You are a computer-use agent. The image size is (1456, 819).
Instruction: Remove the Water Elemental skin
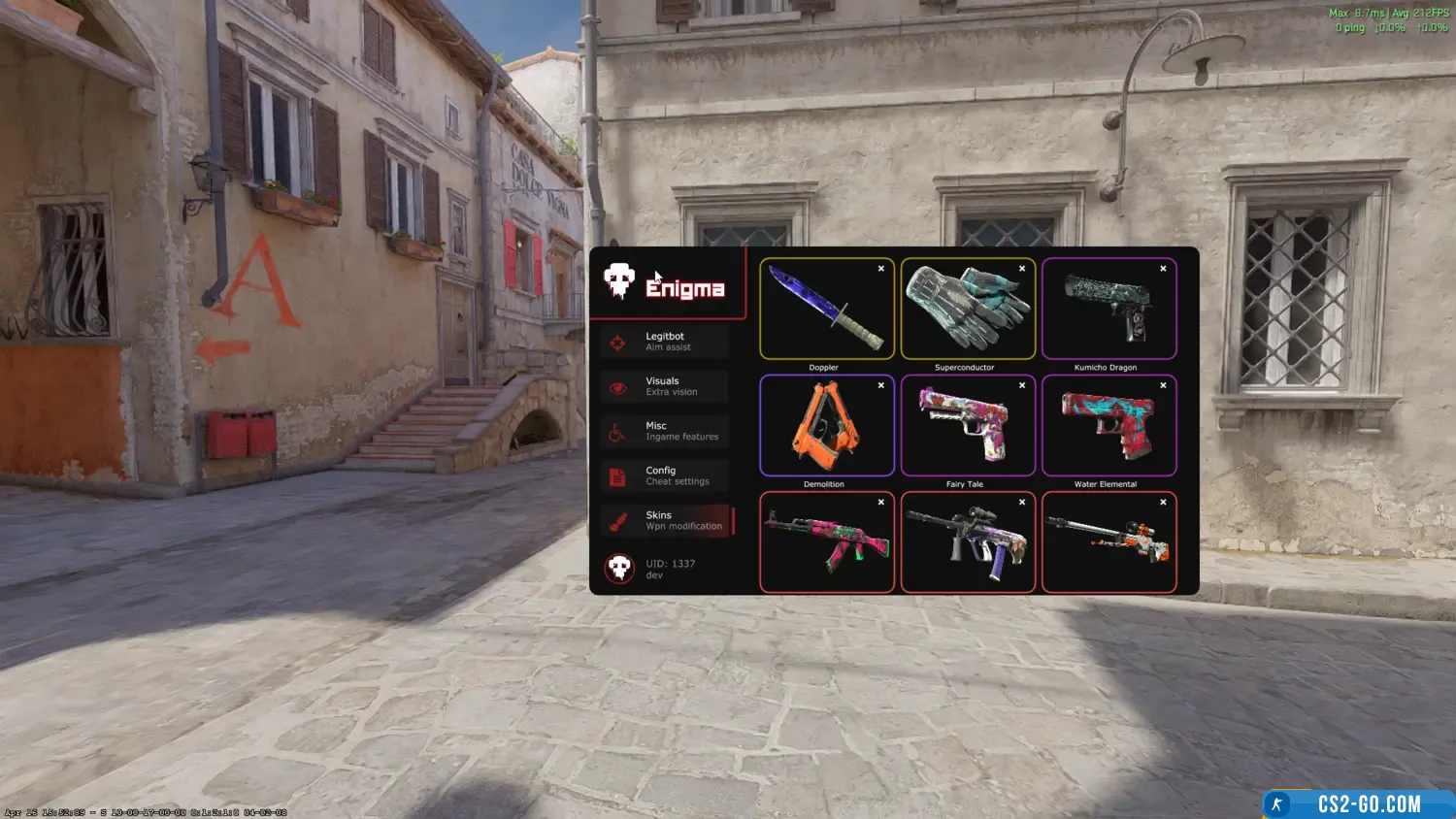point(1163,385)
